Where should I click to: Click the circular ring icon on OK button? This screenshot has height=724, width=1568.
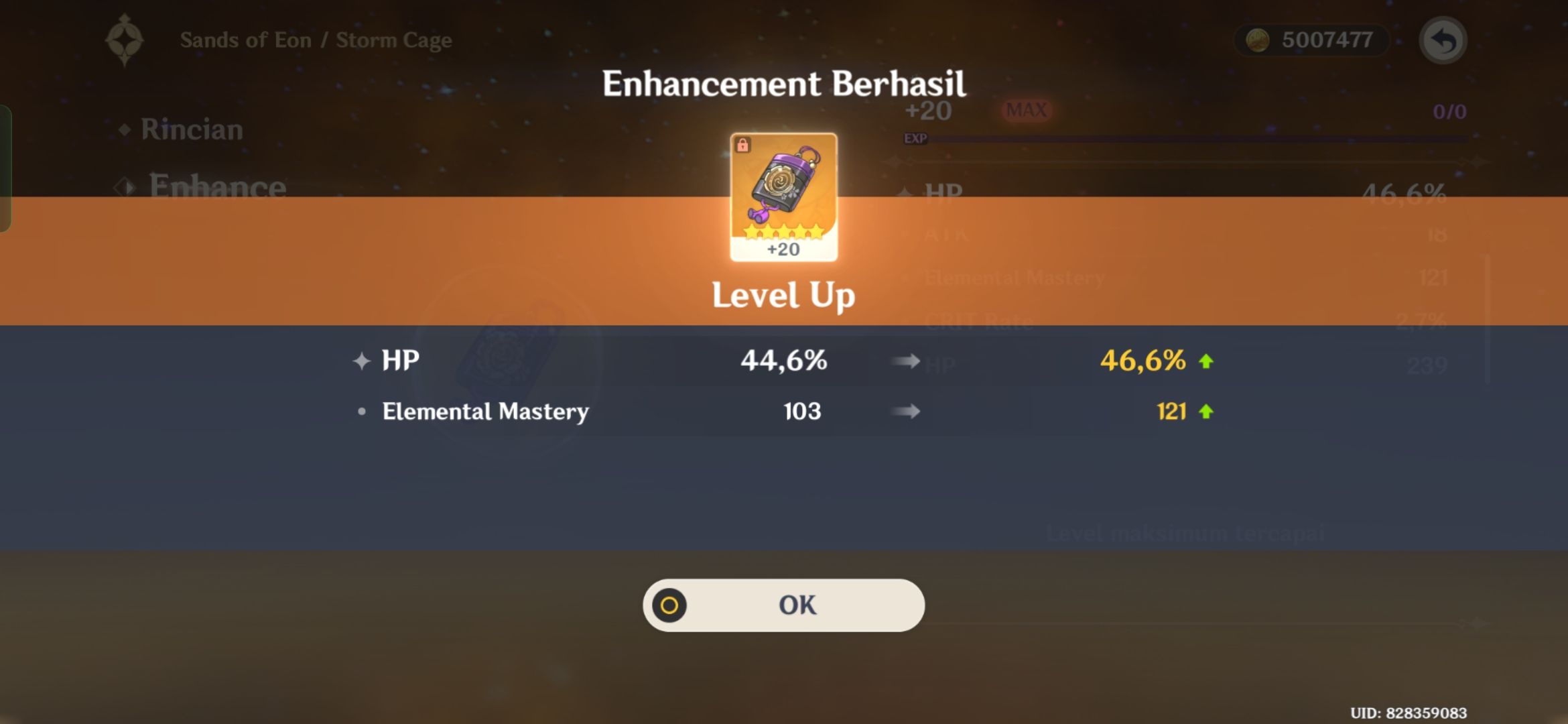667,605
